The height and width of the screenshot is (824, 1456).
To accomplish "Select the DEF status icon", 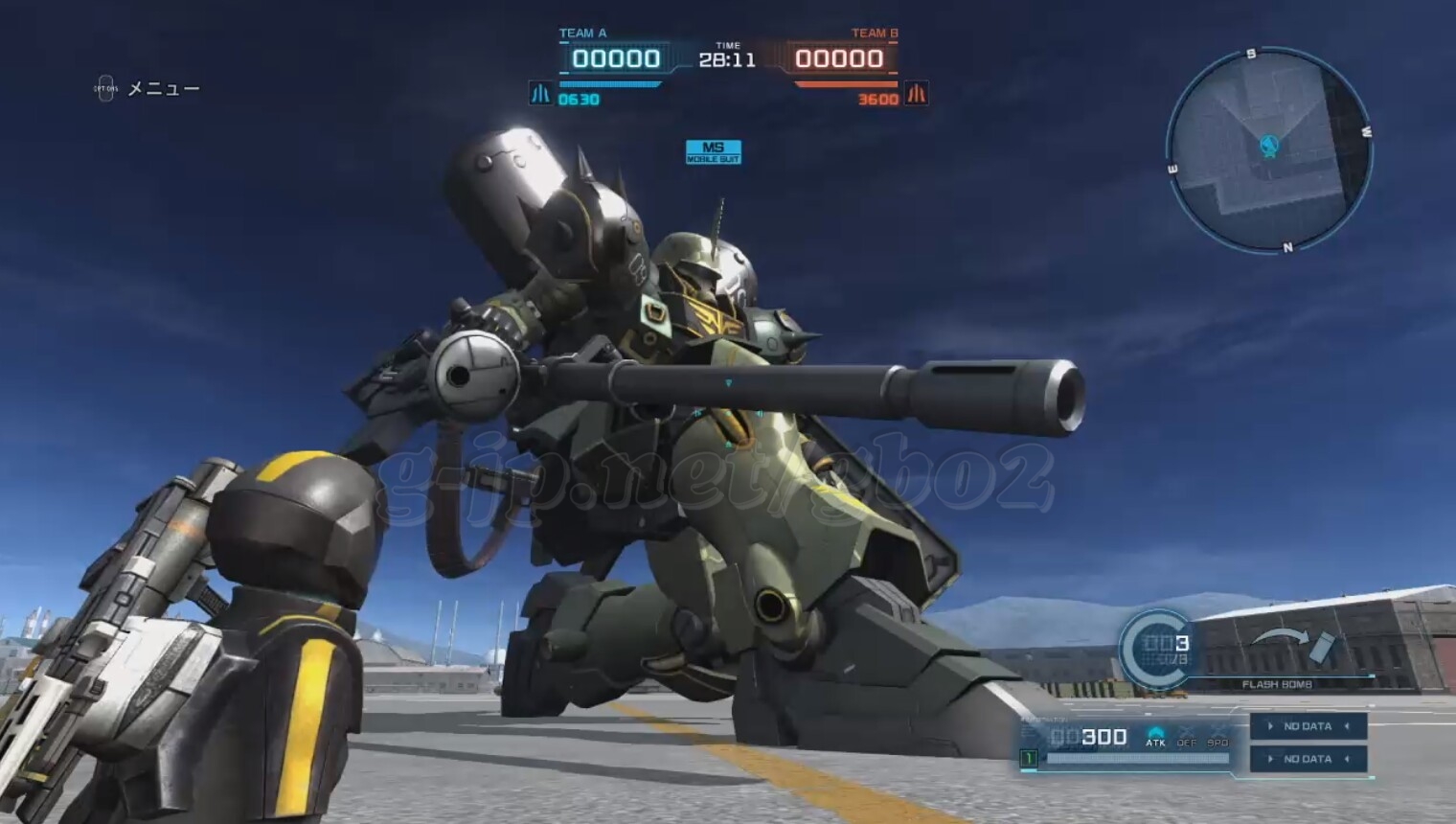I will coord(1187,737).
